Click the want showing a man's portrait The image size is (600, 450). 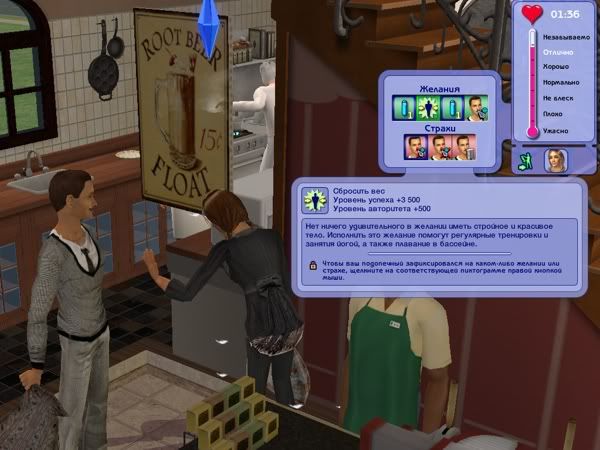[477, 108]
